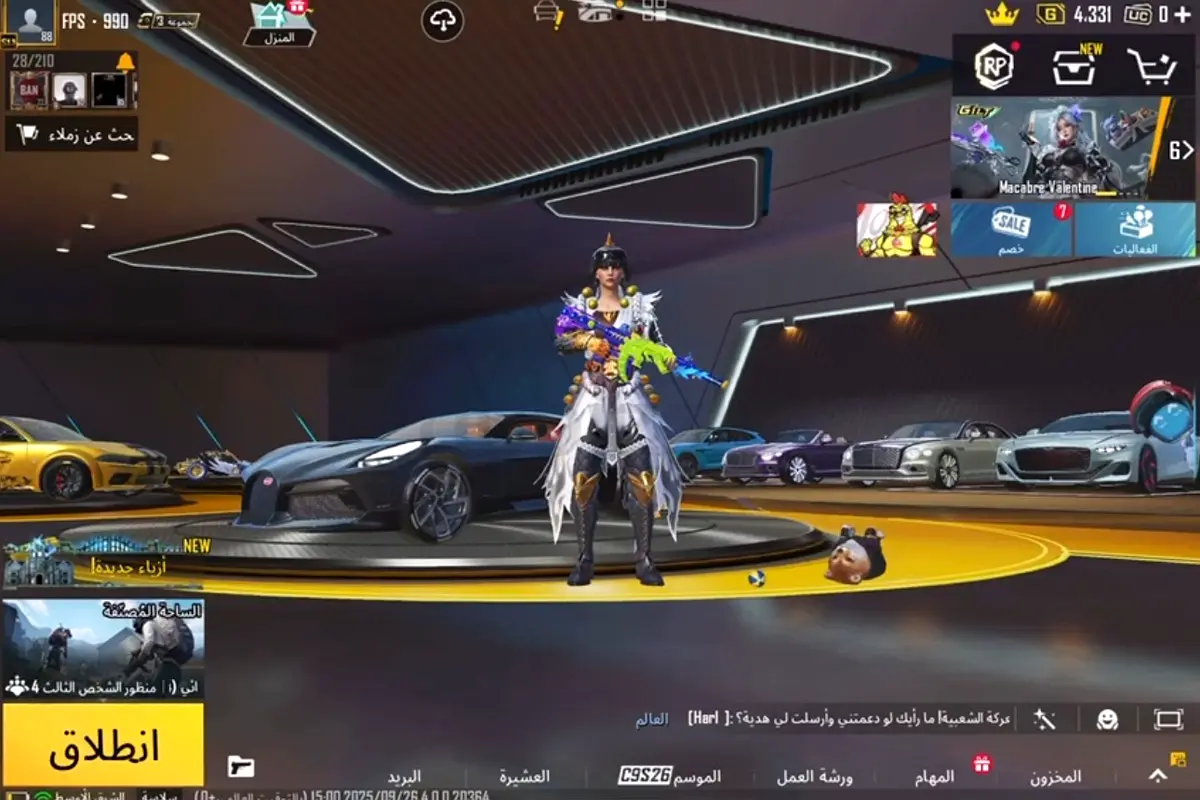Screen dimensions: 1200x800
Task: Open the supply crate with NEW tag
Action: tap(1074, 66)
